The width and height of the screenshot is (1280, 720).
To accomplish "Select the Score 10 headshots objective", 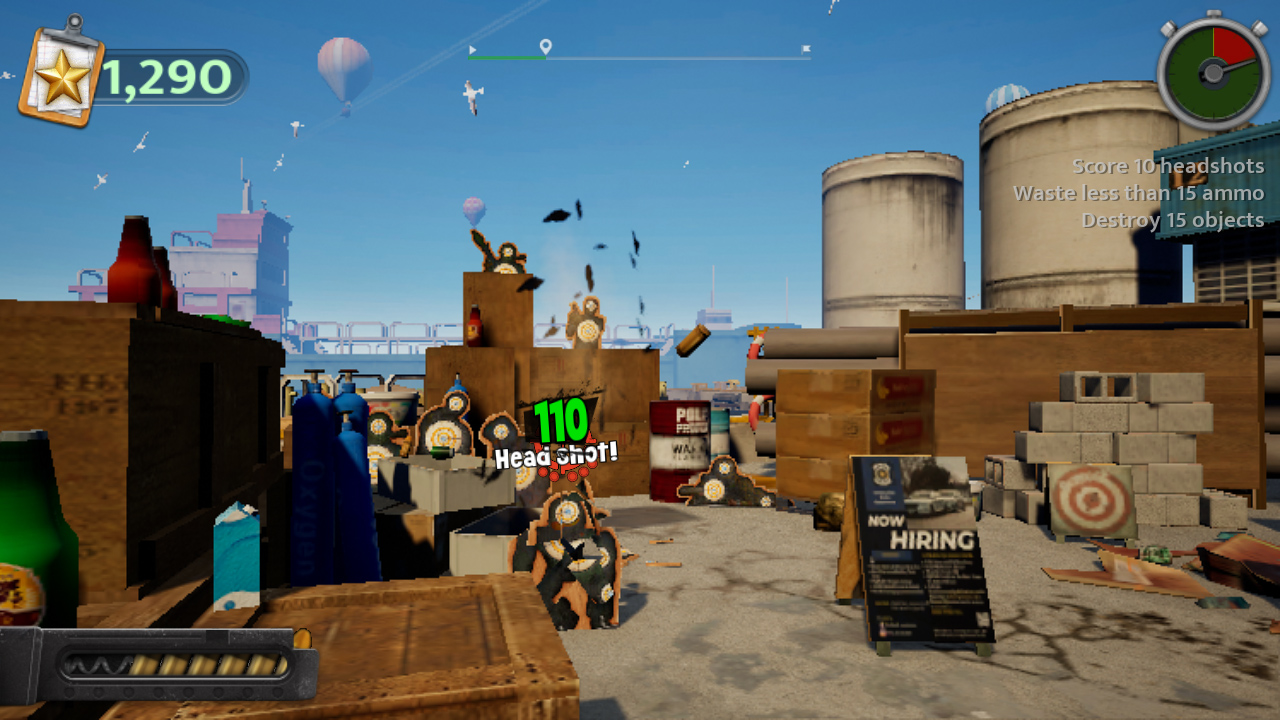I will click(x=1168, y=166).
